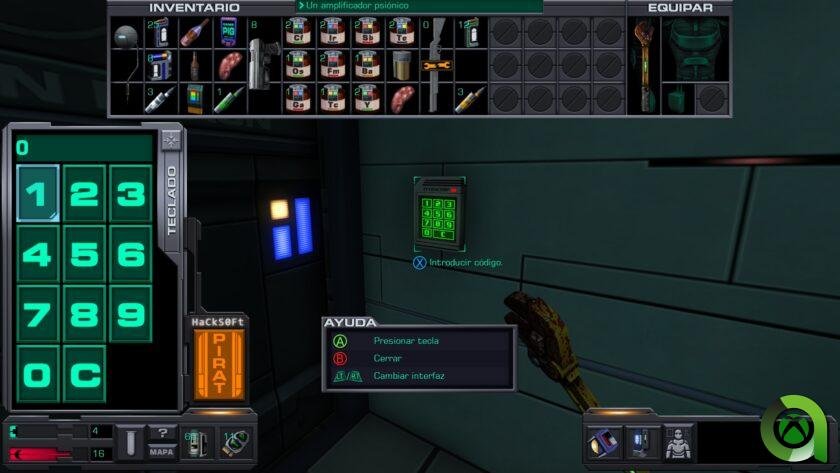This screenshot has width=840, height=473.
Task: Enter digit 1 on the keypad
Action: [x=38, y=192]
